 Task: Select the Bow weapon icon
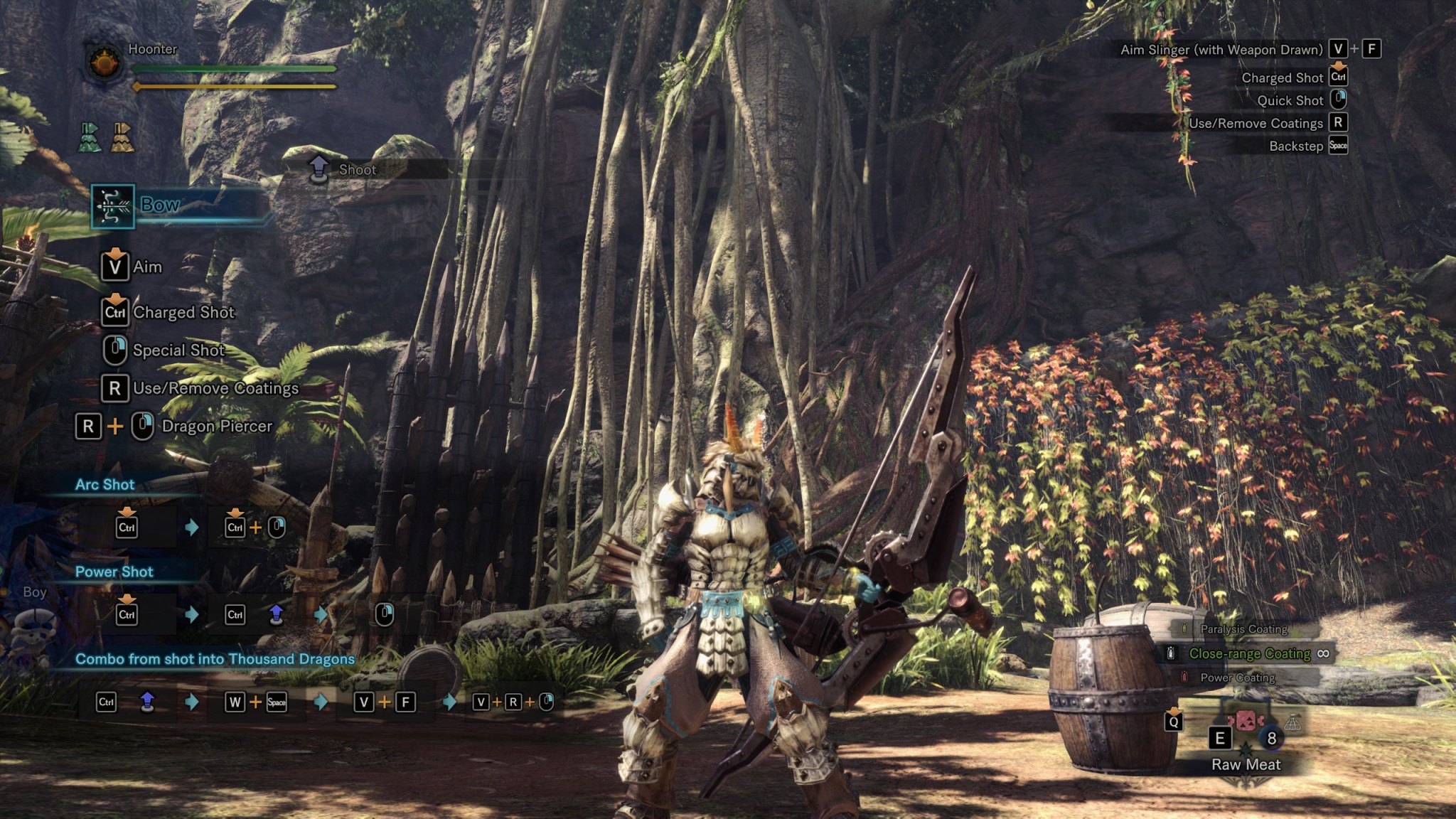coord(112,207)
